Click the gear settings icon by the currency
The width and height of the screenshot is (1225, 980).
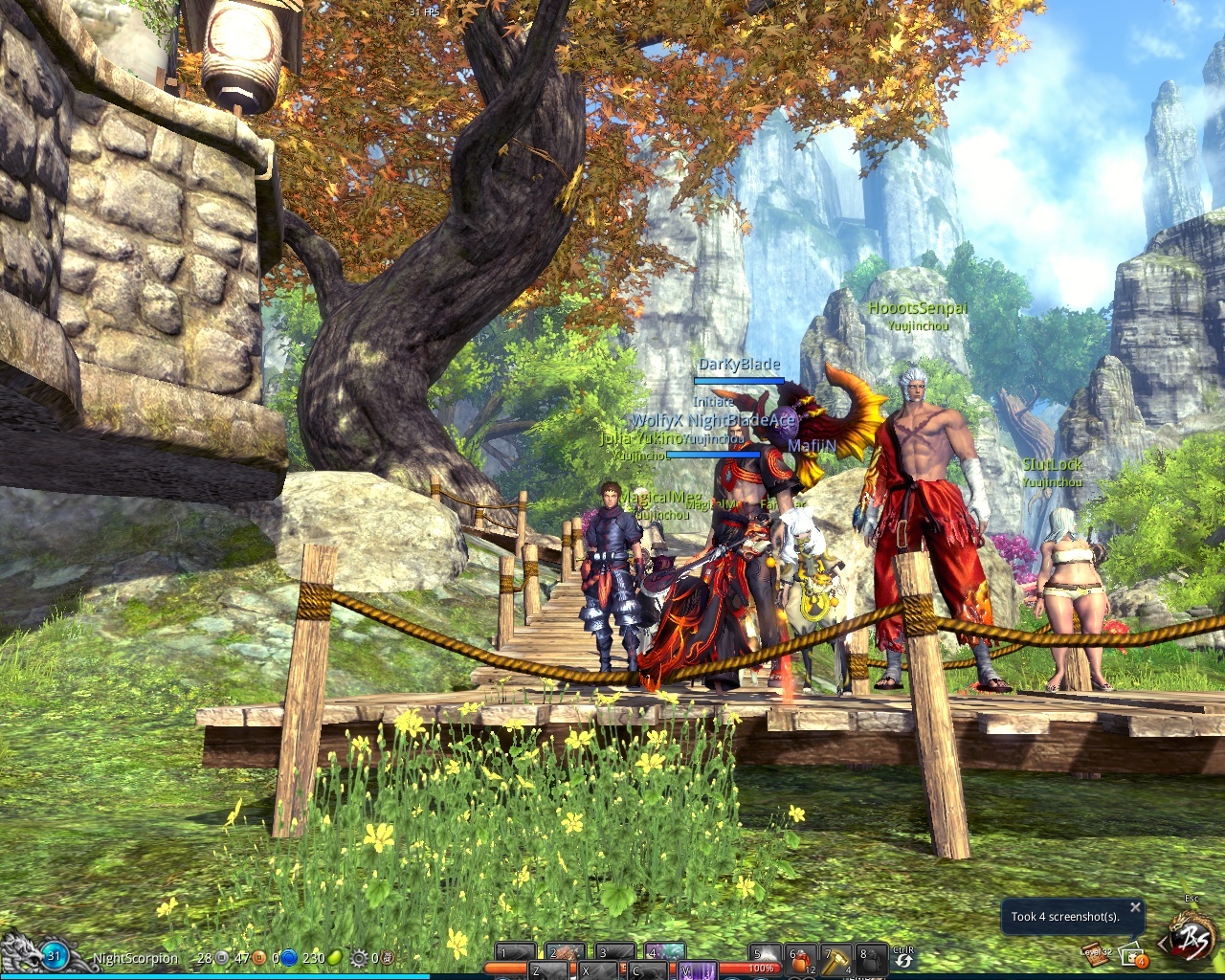[359, 957]
